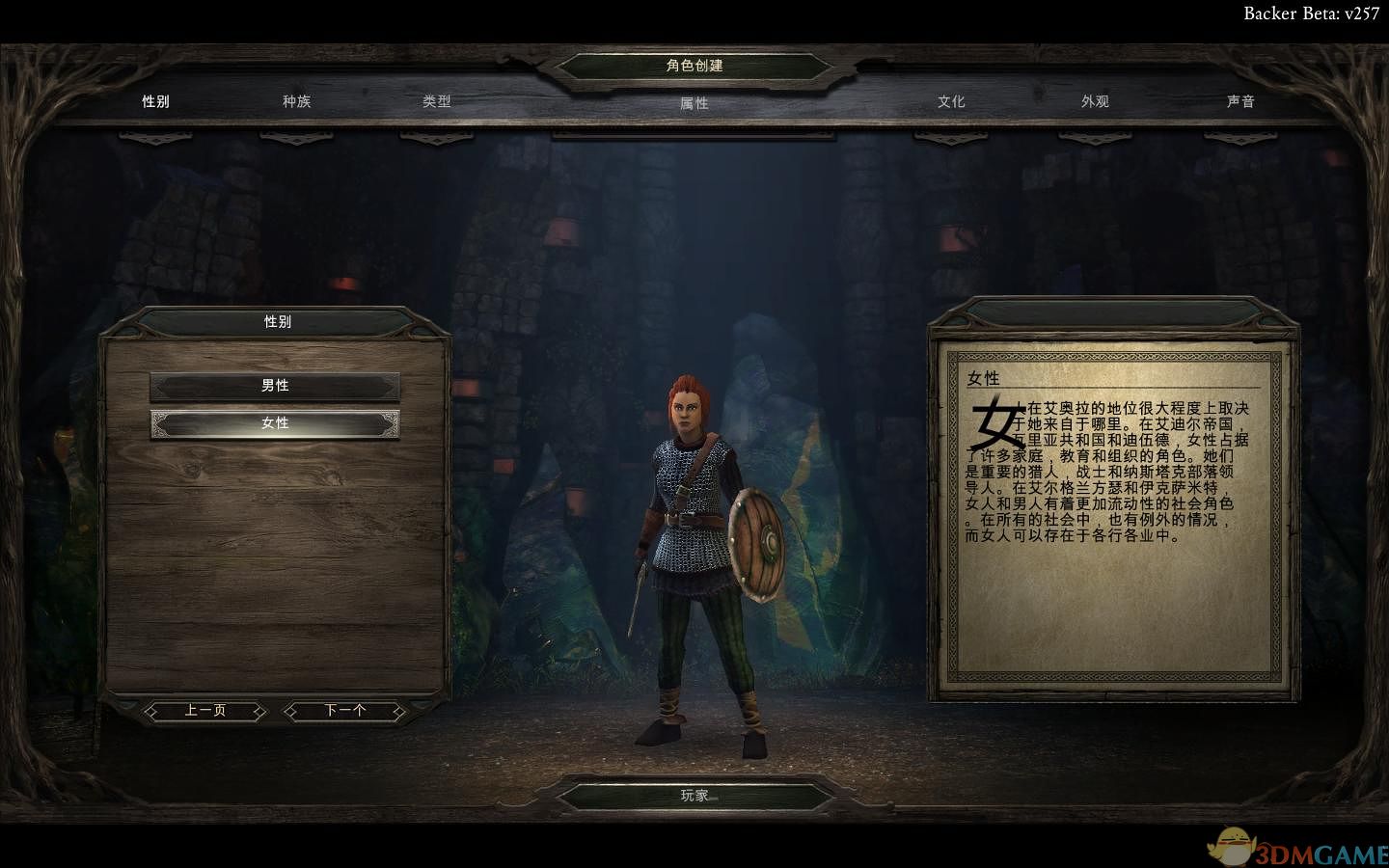Screen dimensions: 1389x868
Task: Open the 外观 (appearance) tab
Action: (x=1095, y=101)
